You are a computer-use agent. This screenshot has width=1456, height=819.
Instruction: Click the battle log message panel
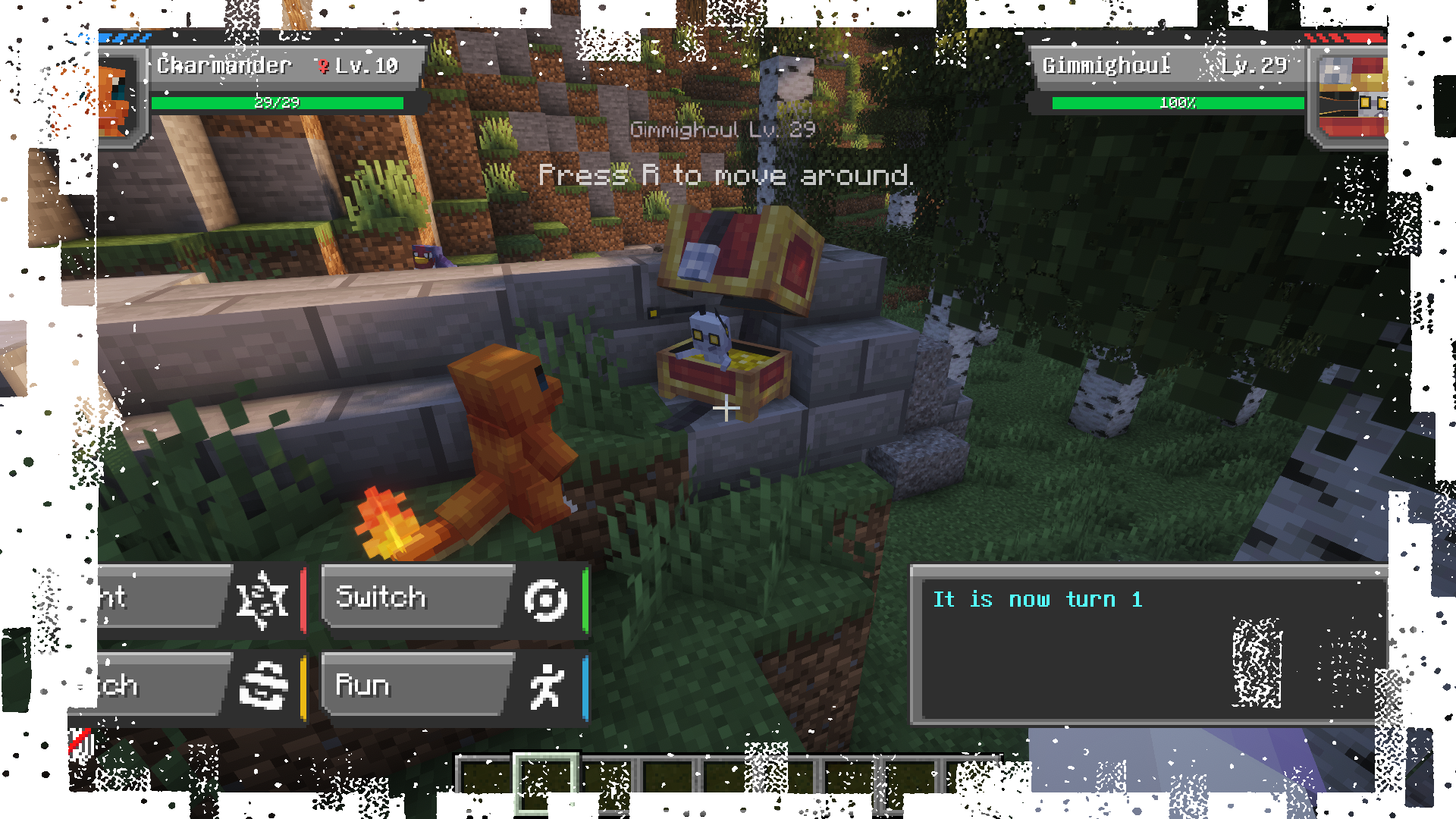point(1148,645)
